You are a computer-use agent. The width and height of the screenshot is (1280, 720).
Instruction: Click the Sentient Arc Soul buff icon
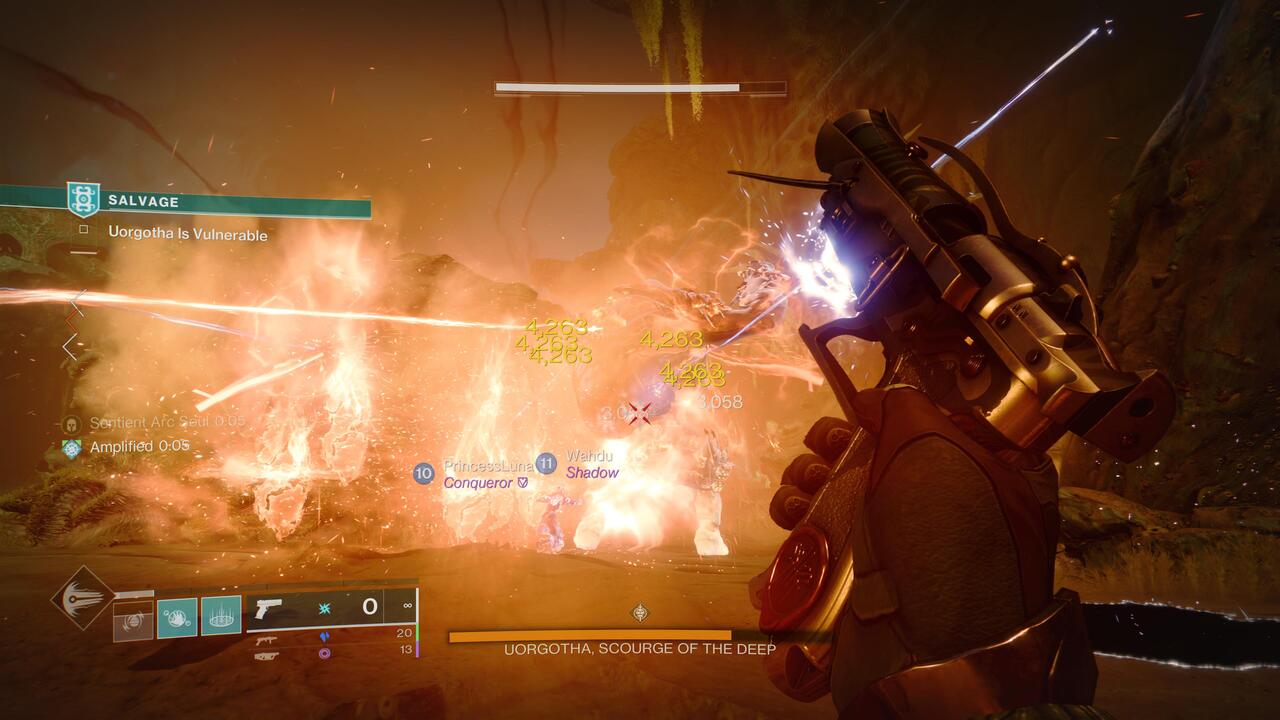70,423
